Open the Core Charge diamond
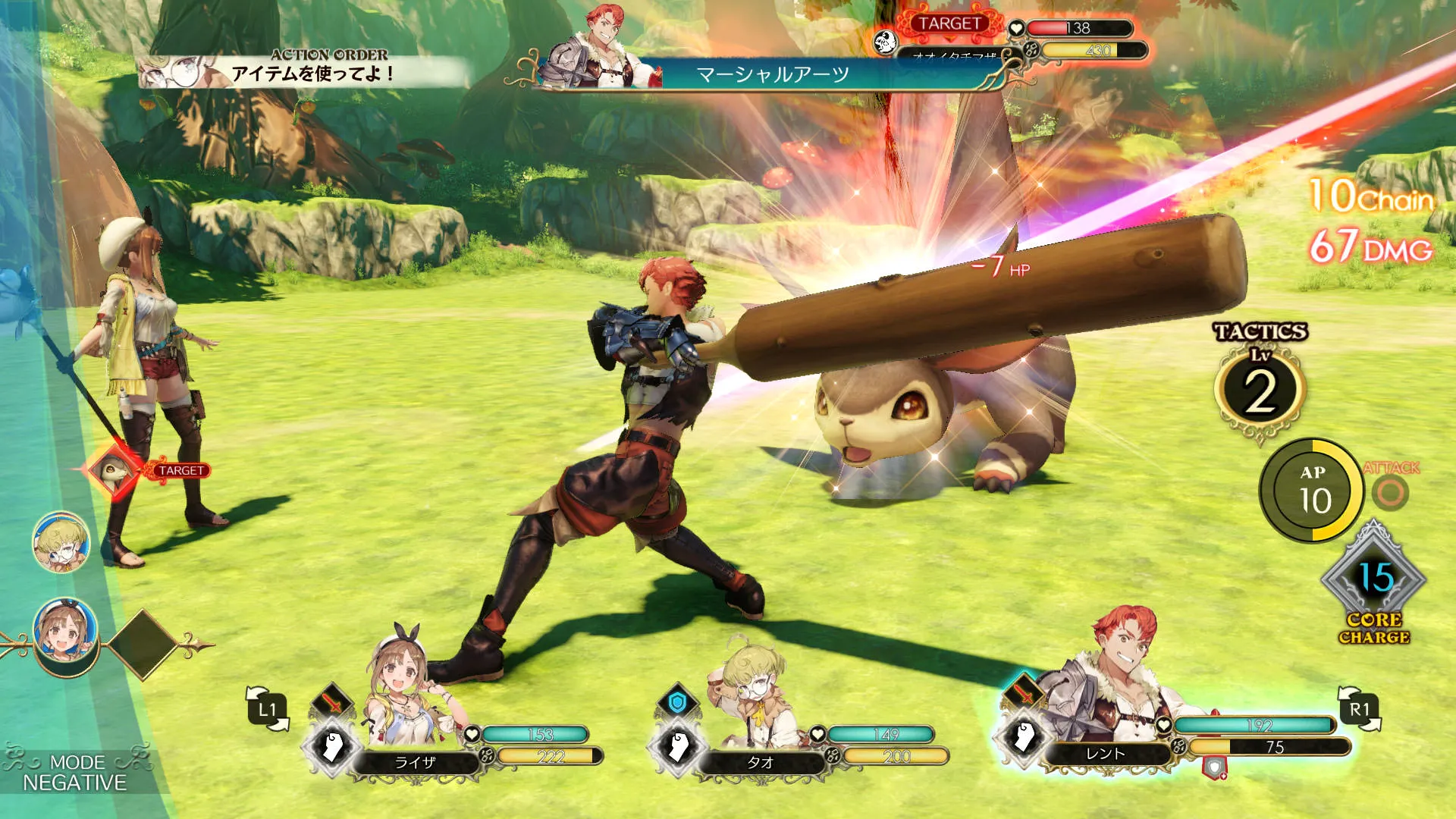The height and width of the screenshot is (819, 1456). pyautogui.click(x=1374, y=582)
